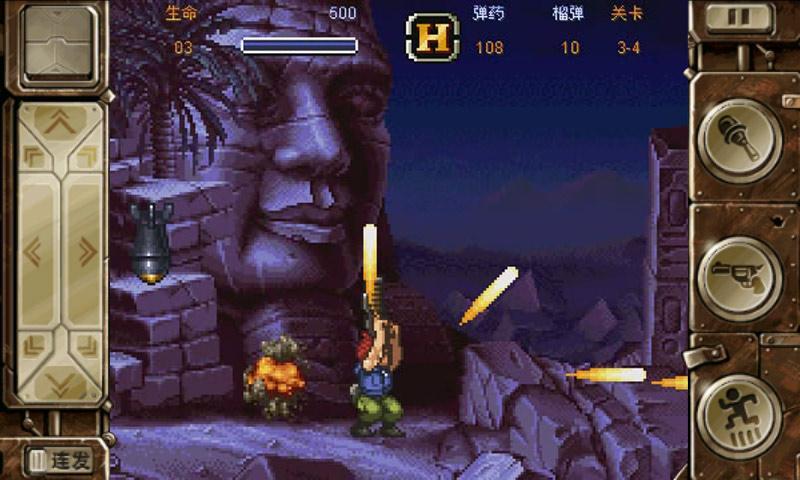Tap the up arrow on the directional pad
The image size is (800, 480).
(x=61, y=123)
